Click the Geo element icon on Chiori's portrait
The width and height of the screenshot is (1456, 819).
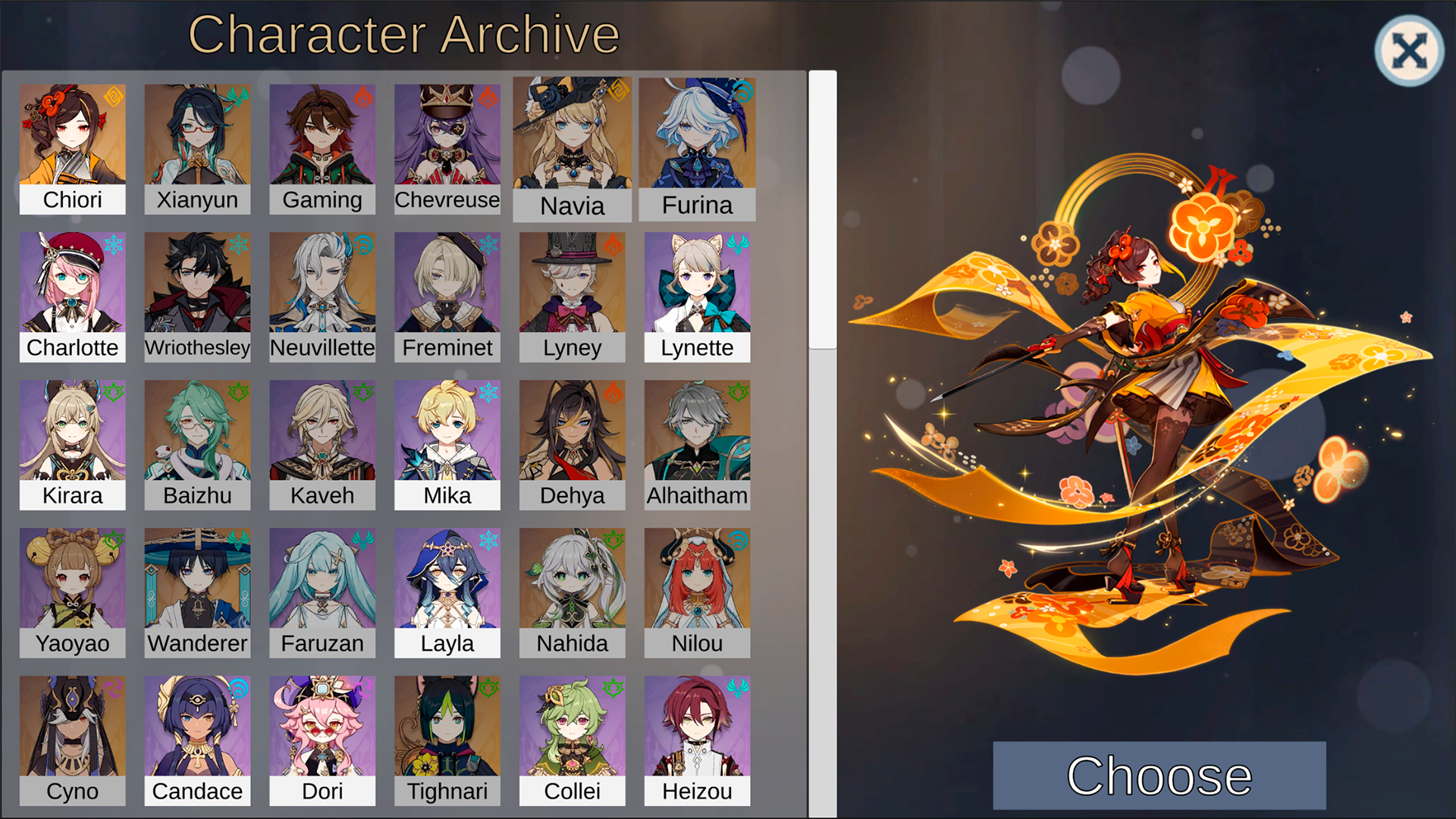114,96
